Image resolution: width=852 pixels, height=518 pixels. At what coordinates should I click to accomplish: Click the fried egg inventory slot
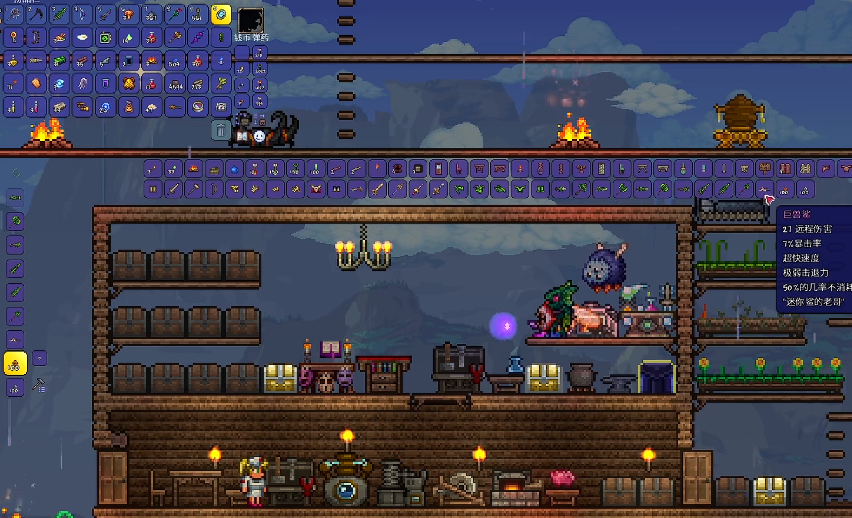(83, 37)
